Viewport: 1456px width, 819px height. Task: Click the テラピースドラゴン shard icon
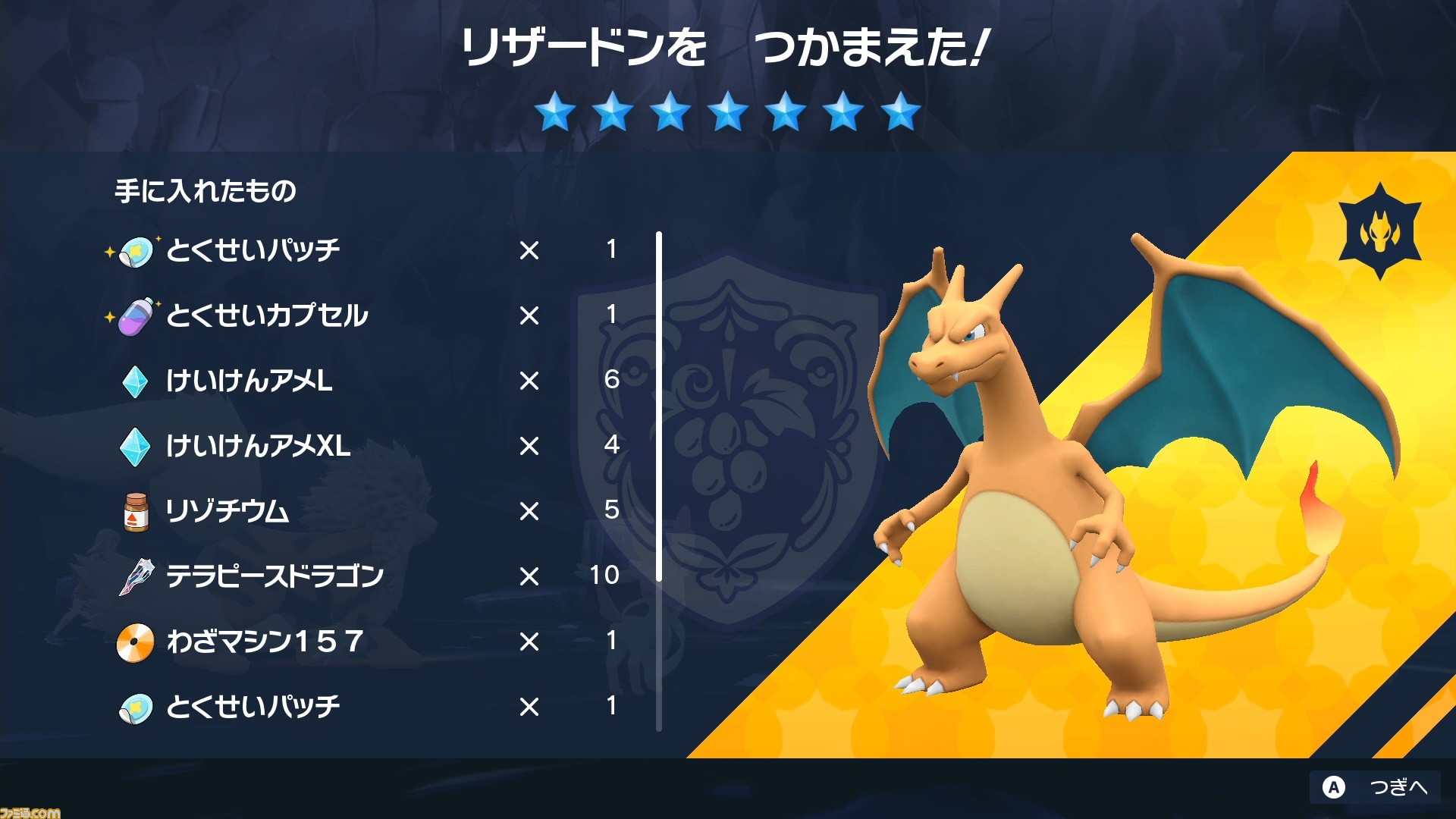[x=135, y=576]
